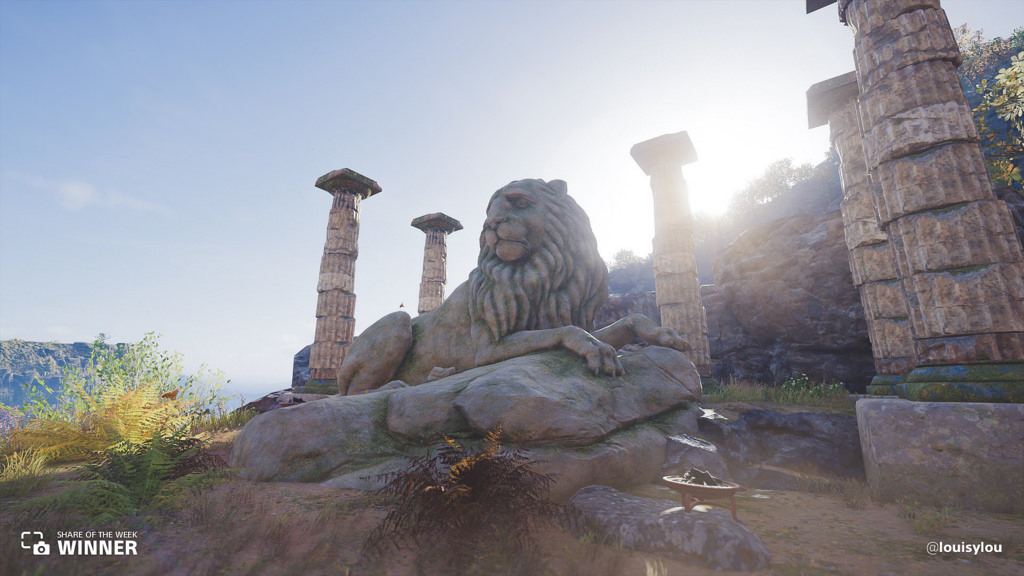Click the Share of the Week Winner badge

79,543
